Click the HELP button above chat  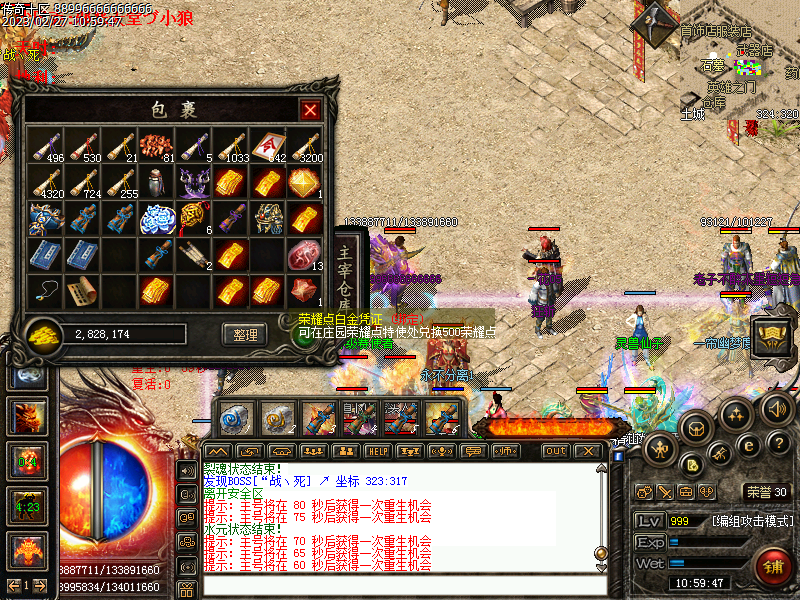(x=378, y=451)
